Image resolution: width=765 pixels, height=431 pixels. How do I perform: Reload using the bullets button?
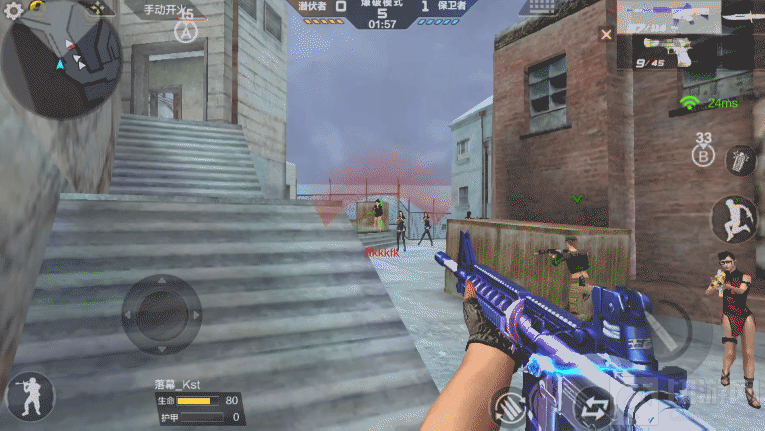click(x=511, y=407)
